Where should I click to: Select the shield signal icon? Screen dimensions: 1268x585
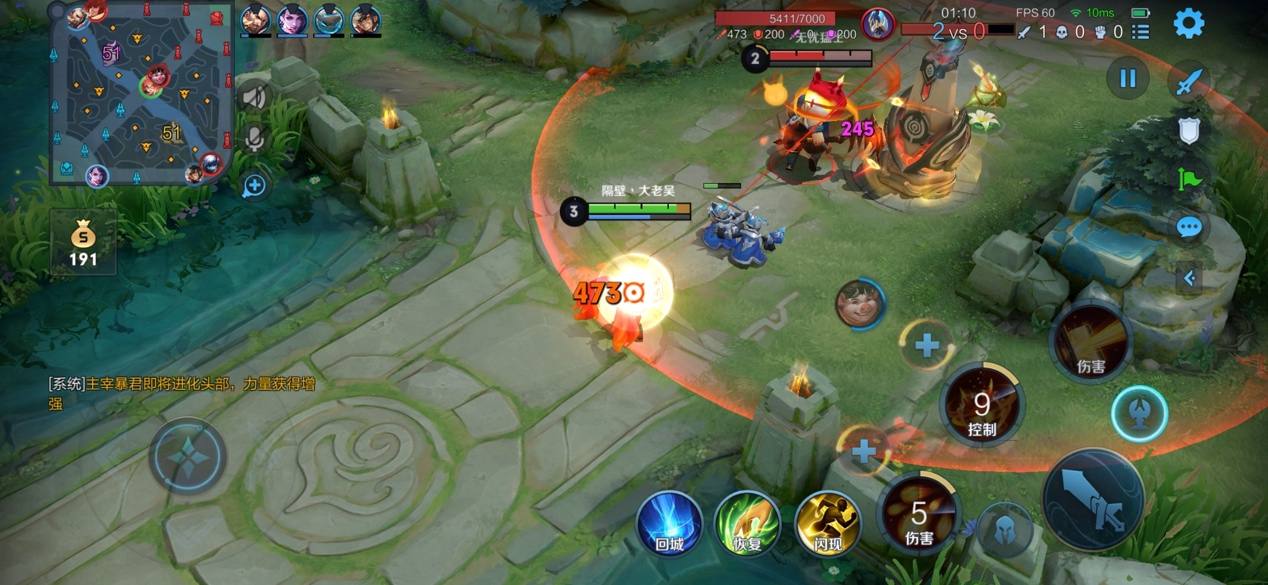pyautogui.click(x=1188, y=131)
